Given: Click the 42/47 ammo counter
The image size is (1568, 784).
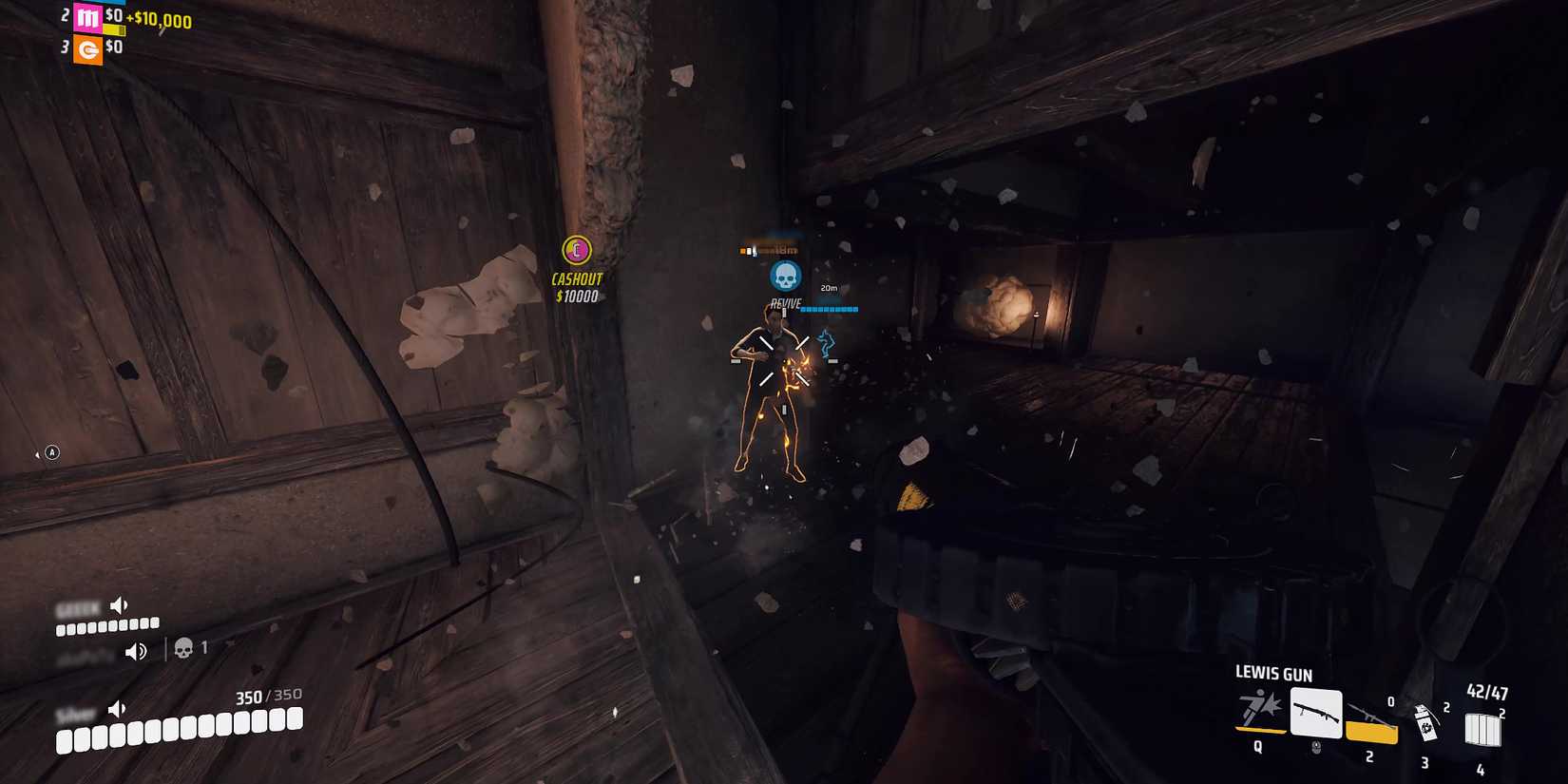Looking at the screenshot, I should click(x=1488, y=692).
